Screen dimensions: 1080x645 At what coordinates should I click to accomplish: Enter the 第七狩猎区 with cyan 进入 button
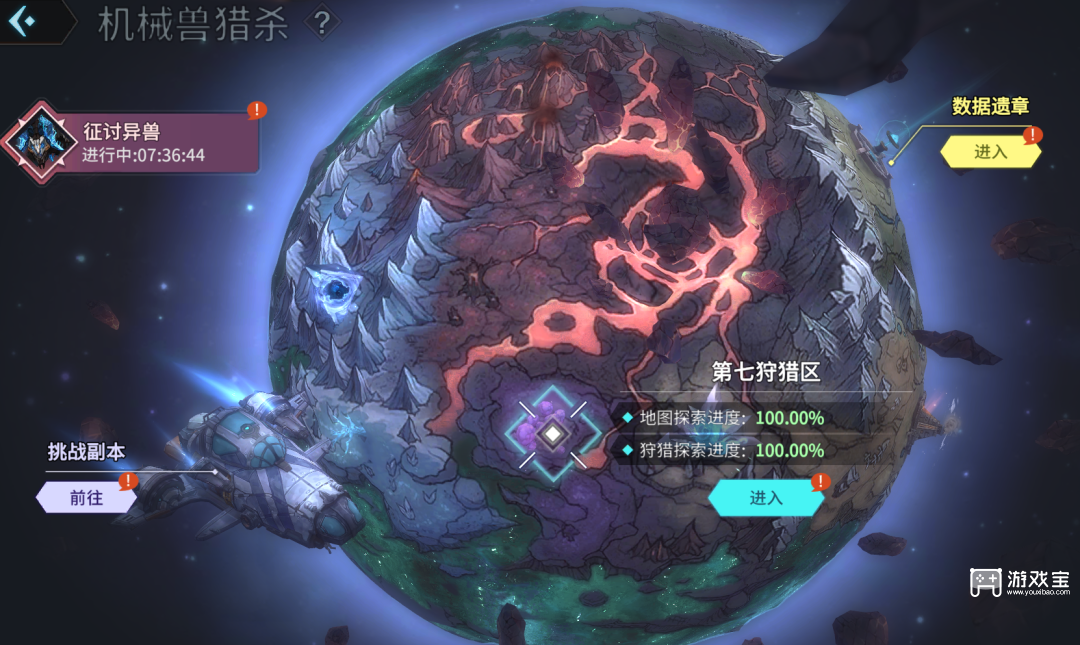pos(765,497)
